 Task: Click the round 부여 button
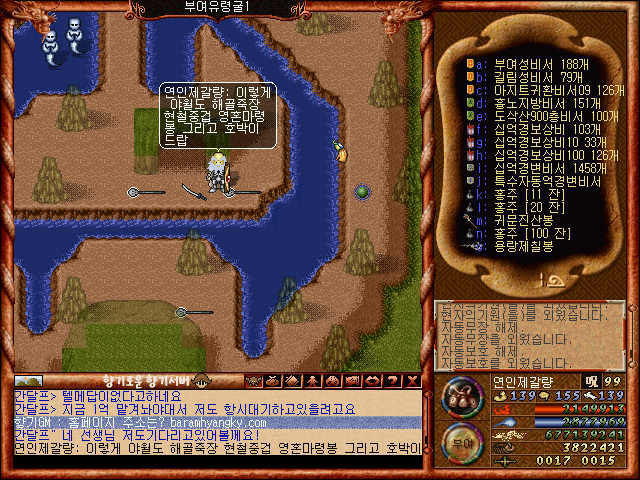coord(461,441)
